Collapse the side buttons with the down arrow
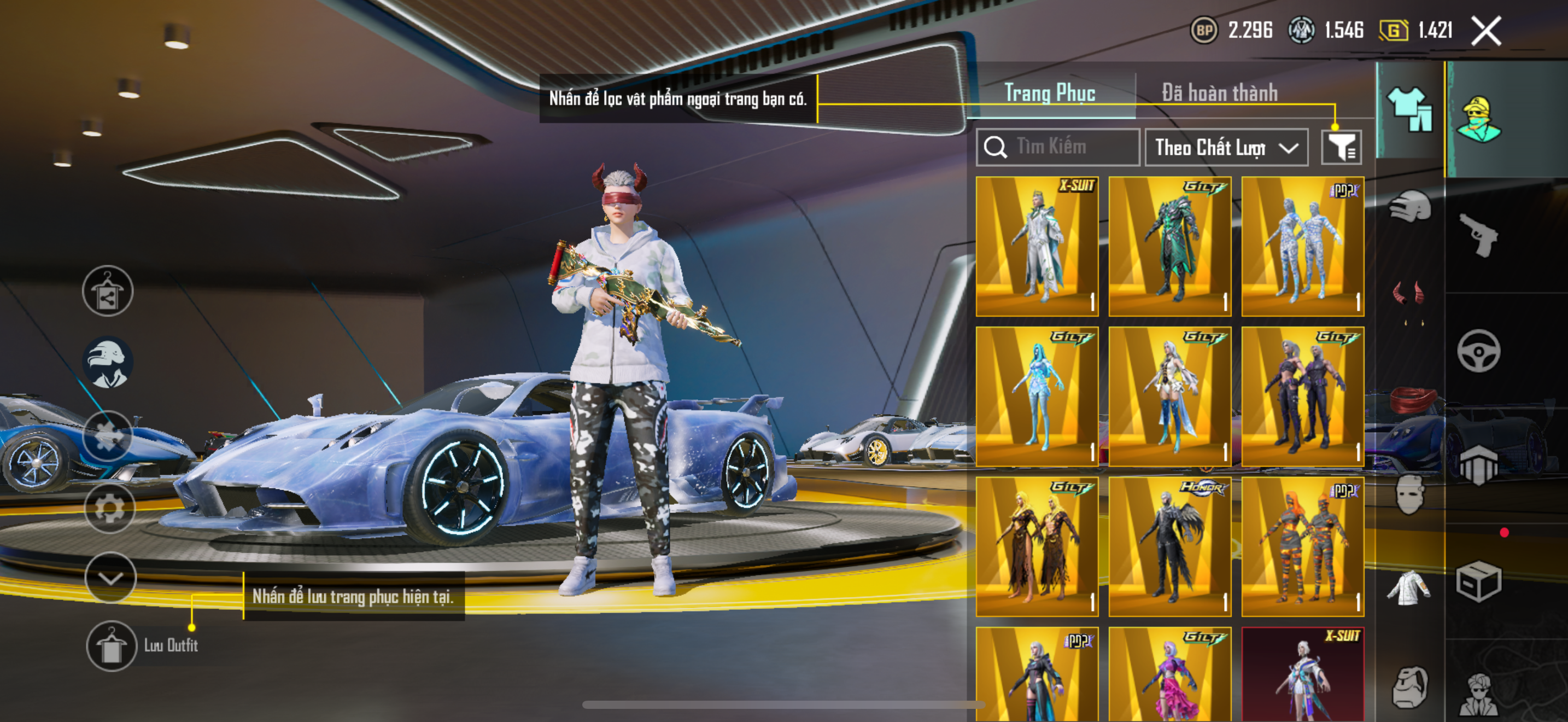Image resolution: width=1568 pixels, height=722 pixels. pyautogui.click(x=110, y=577)
